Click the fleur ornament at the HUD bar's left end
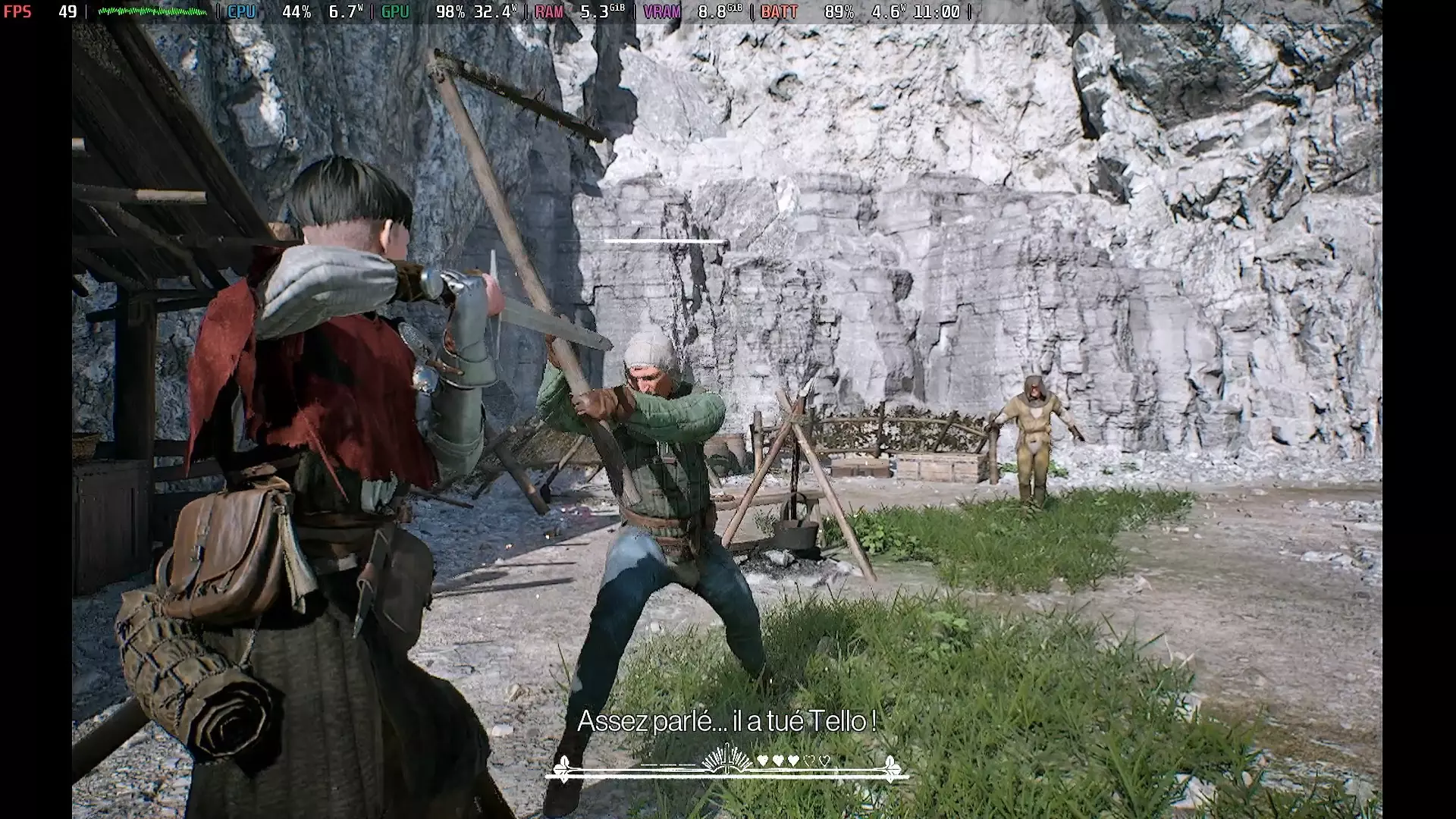Screen dimensions: 1456x819 click(x=563, y=770)
